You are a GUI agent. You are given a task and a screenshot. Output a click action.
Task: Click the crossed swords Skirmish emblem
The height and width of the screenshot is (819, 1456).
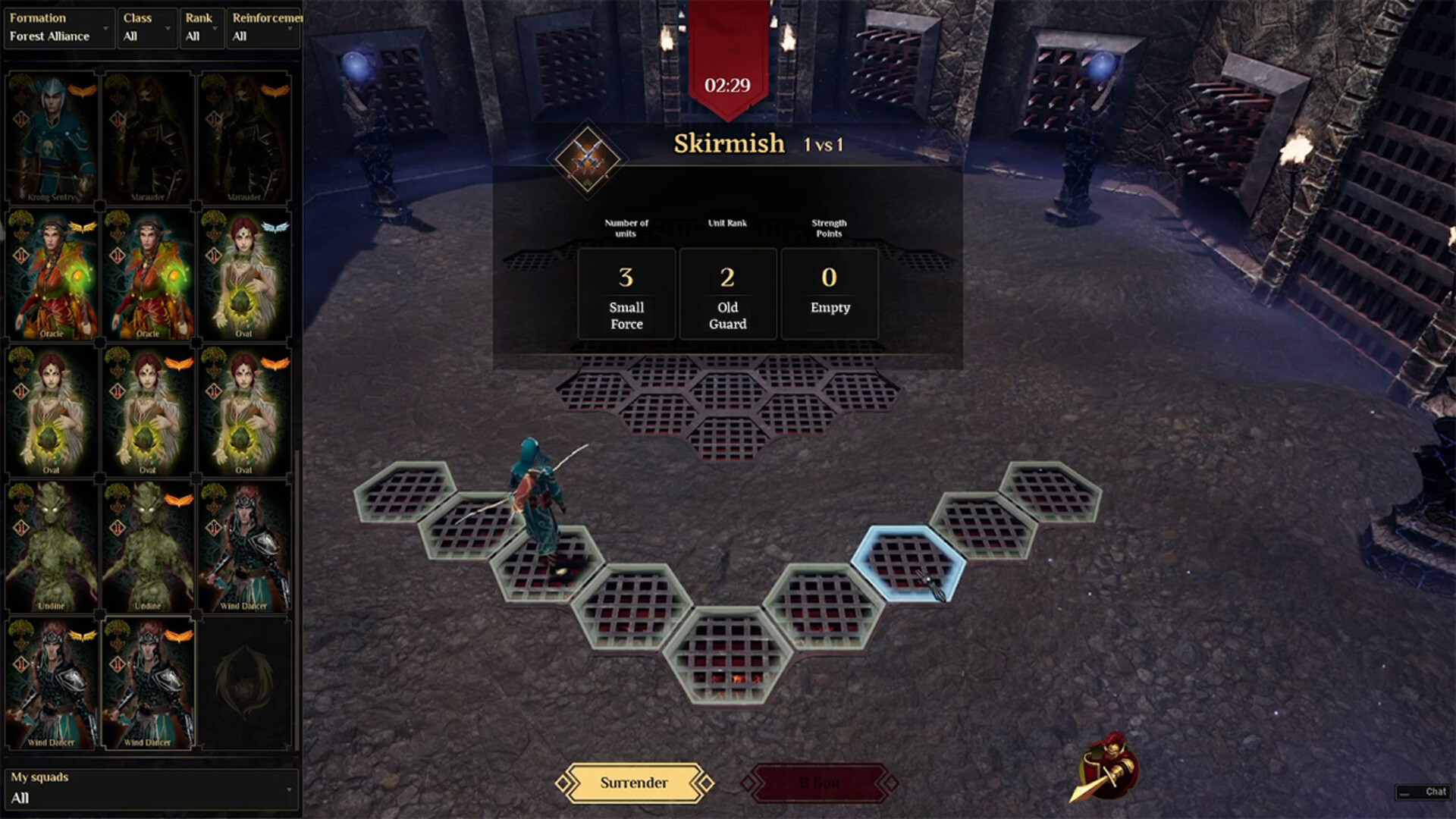588,159
